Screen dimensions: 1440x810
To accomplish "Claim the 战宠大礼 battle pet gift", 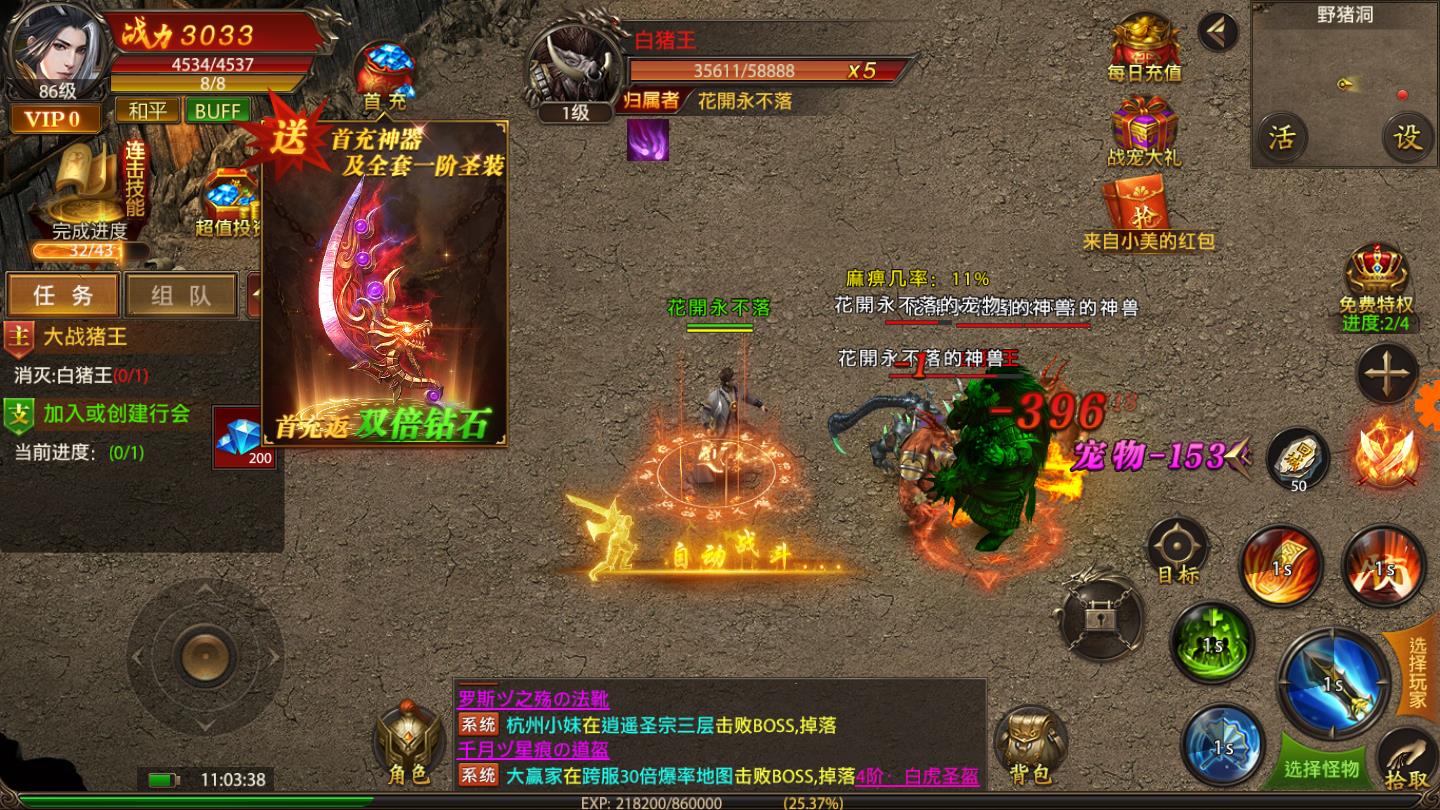I will (x=1143, y=130).
